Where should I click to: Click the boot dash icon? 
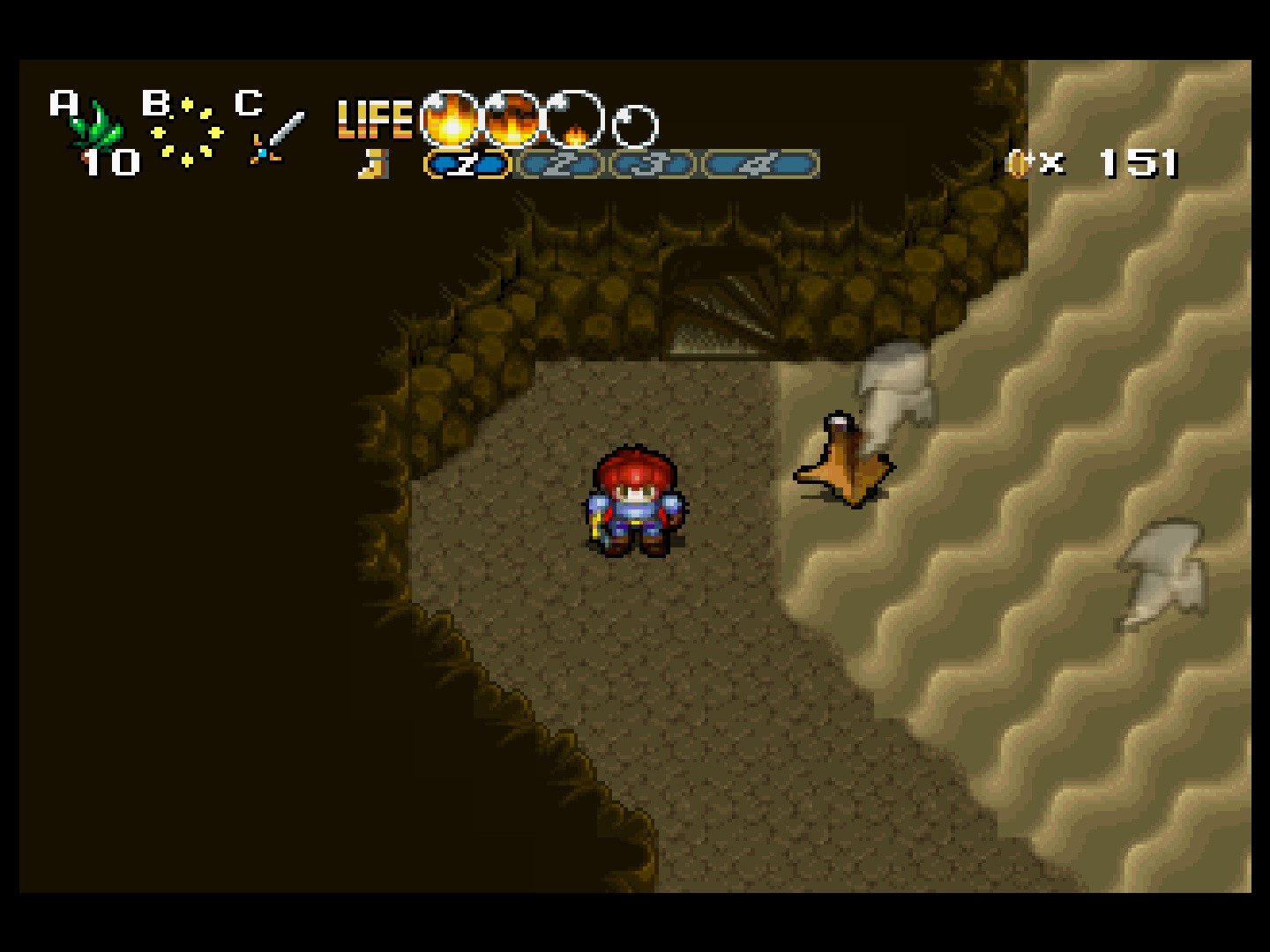tap(374, 164)
